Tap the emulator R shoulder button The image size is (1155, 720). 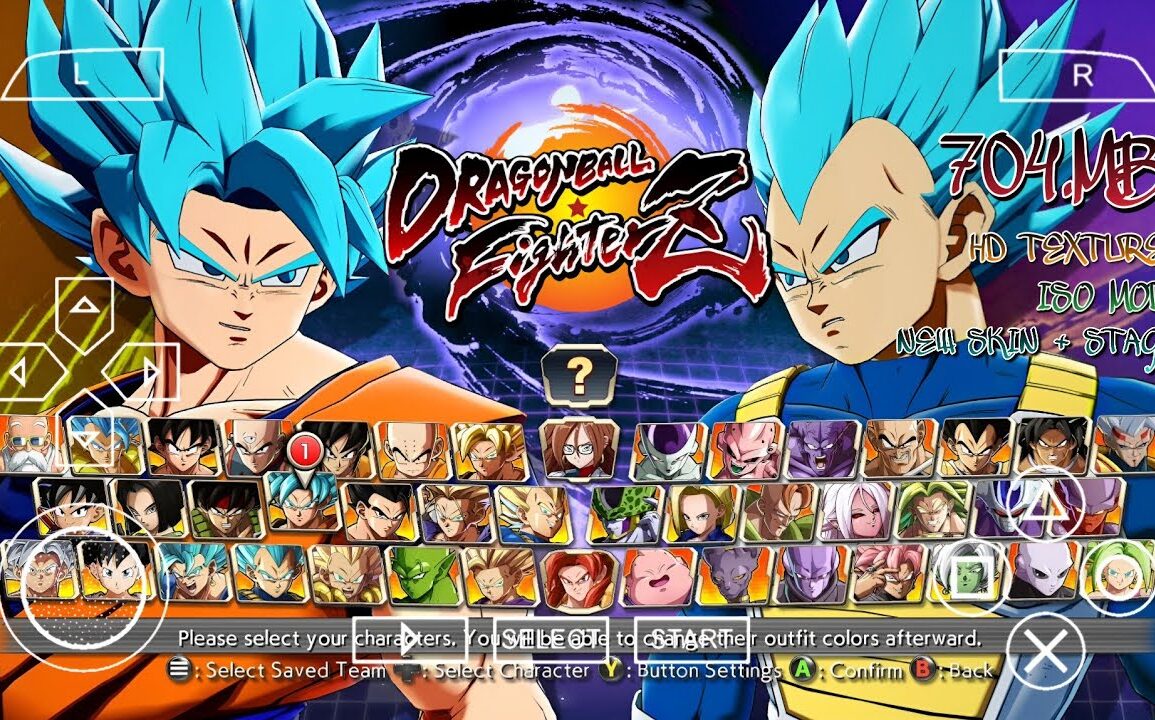pos(1080,74)
